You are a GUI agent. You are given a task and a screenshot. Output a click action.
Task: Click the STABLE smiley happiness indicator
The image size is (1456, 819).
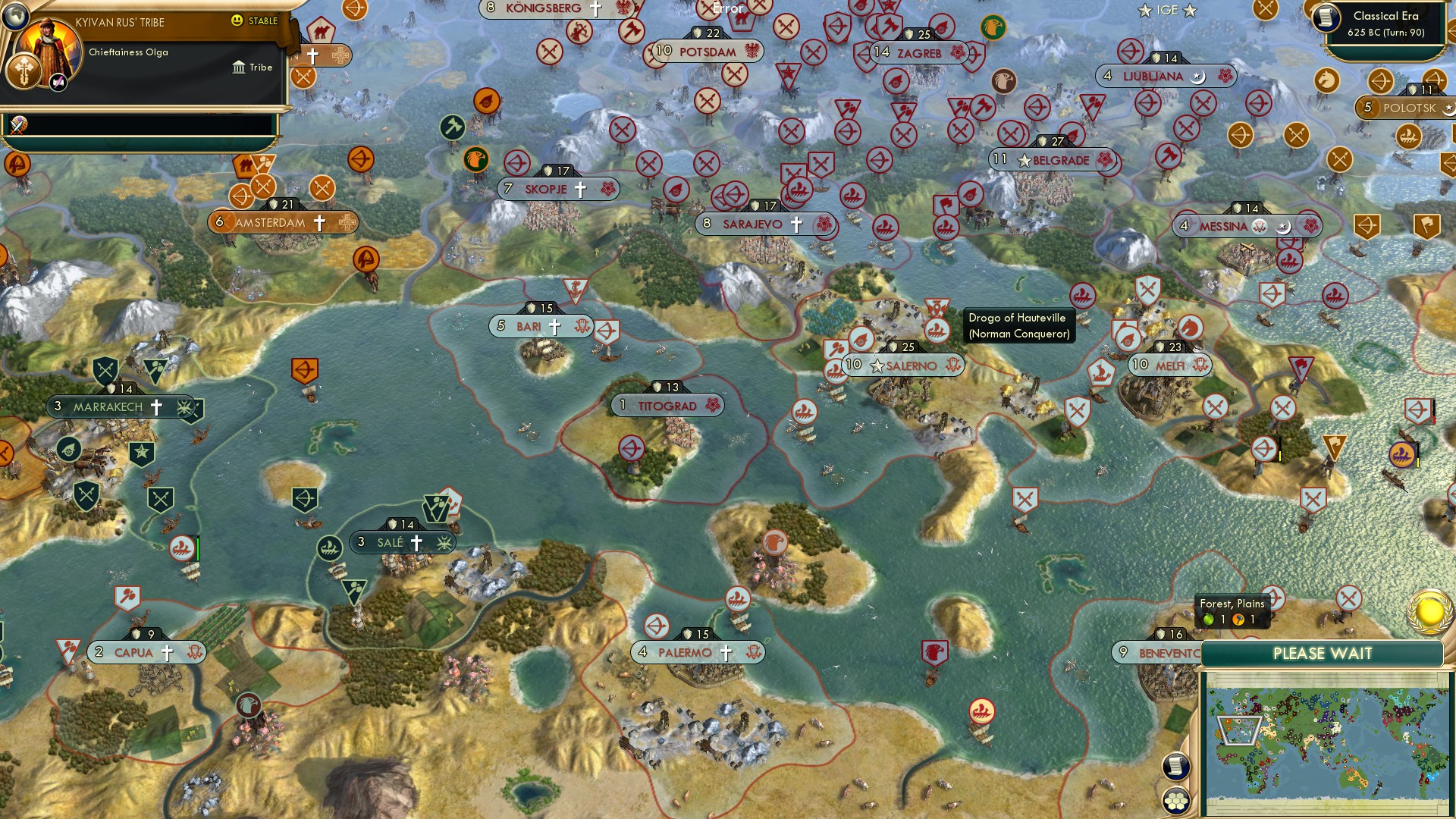pos(239,22)
